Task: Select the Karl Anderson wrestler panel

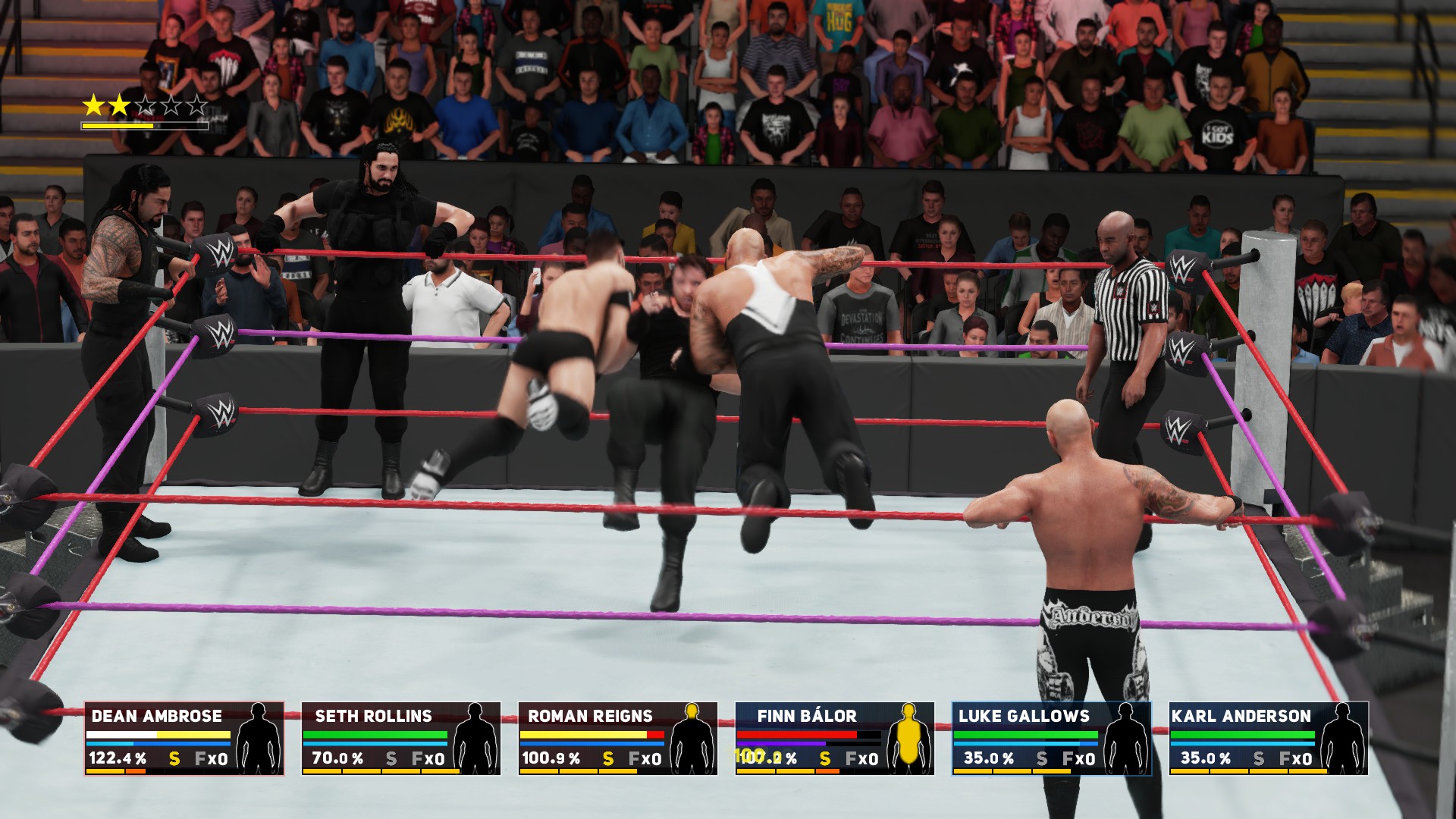Action: [1268, 738]
